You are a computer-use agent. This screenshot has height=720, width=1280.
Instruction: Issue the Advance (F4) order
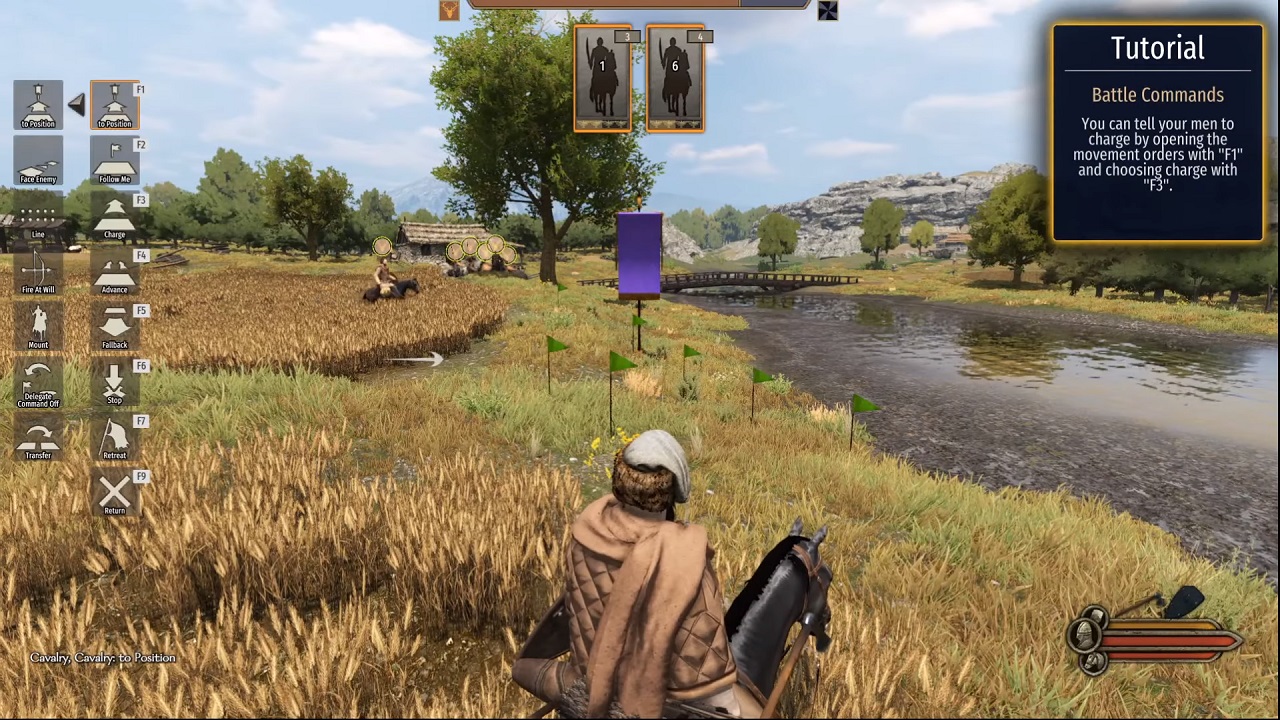pyautogui.click(x=114, y=272)
